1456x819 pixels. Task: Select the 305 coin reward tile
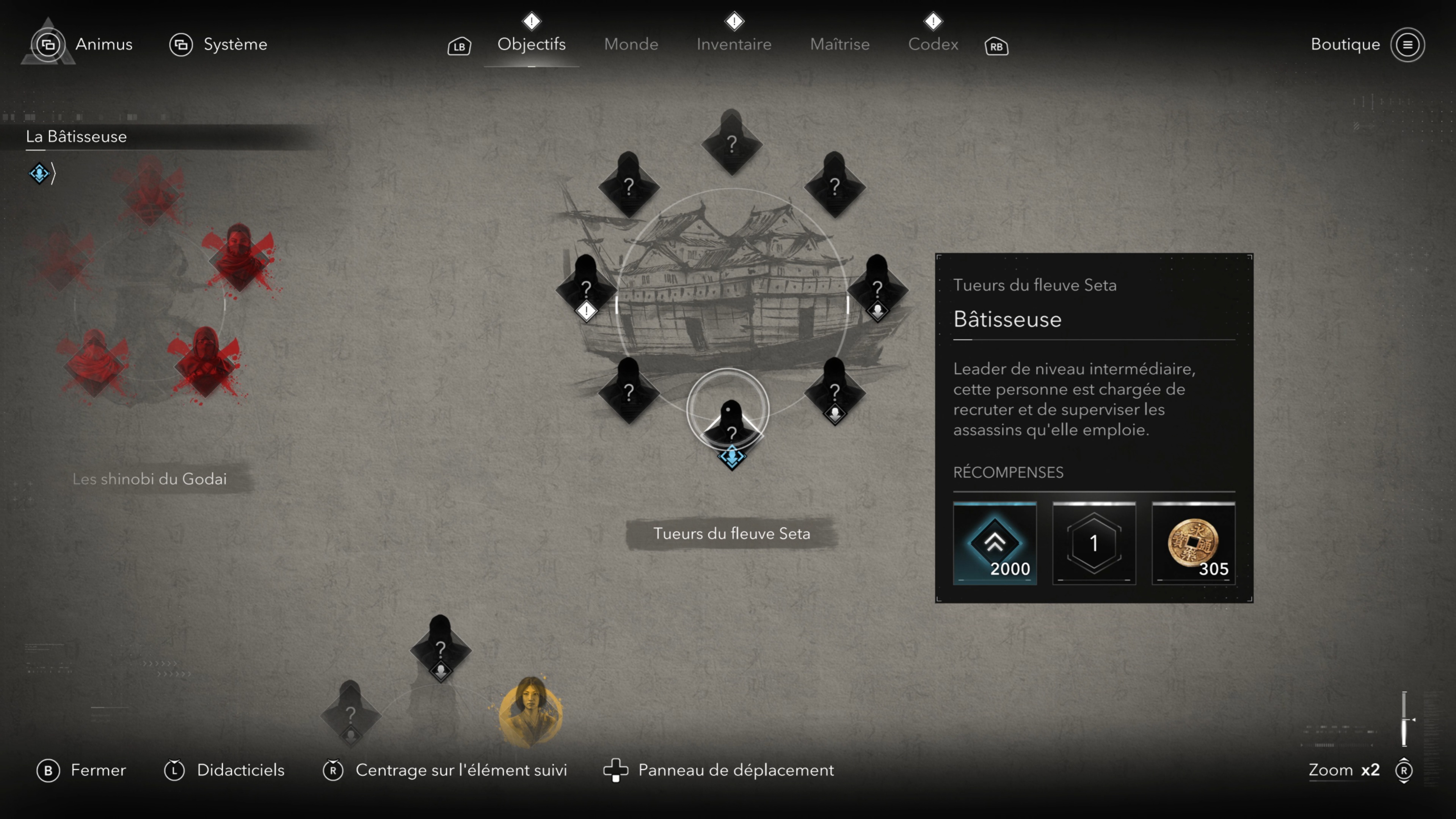coord(1193,543)
